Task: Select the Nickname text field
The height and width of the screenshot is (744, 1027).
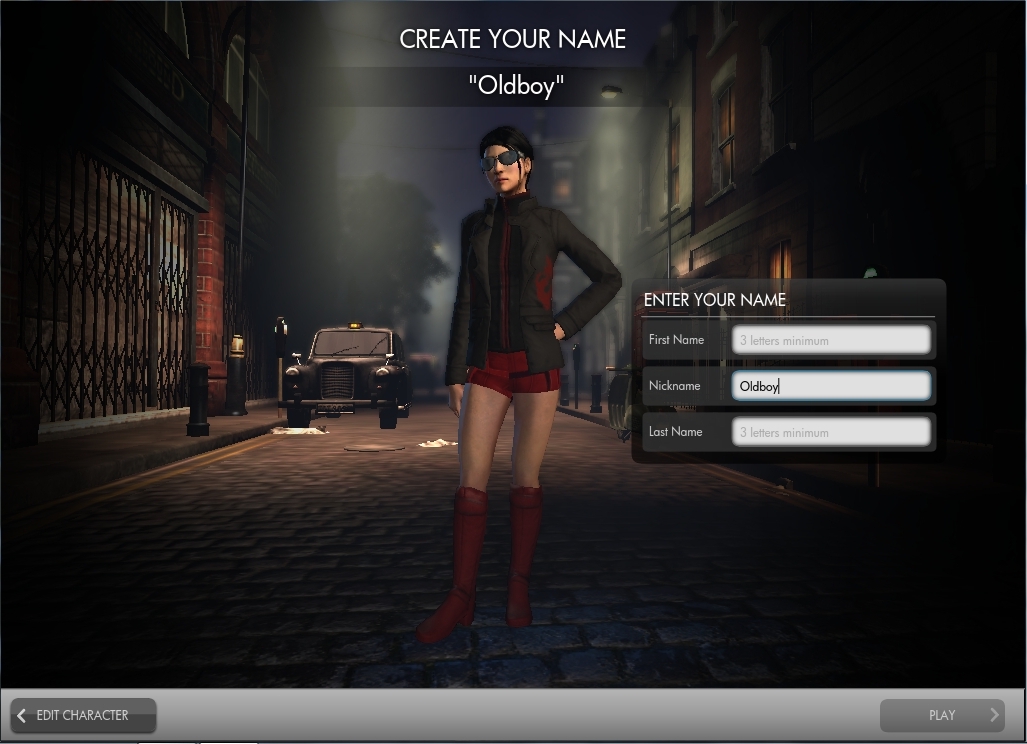Action: pyautogui.click(x=831, y=386)
